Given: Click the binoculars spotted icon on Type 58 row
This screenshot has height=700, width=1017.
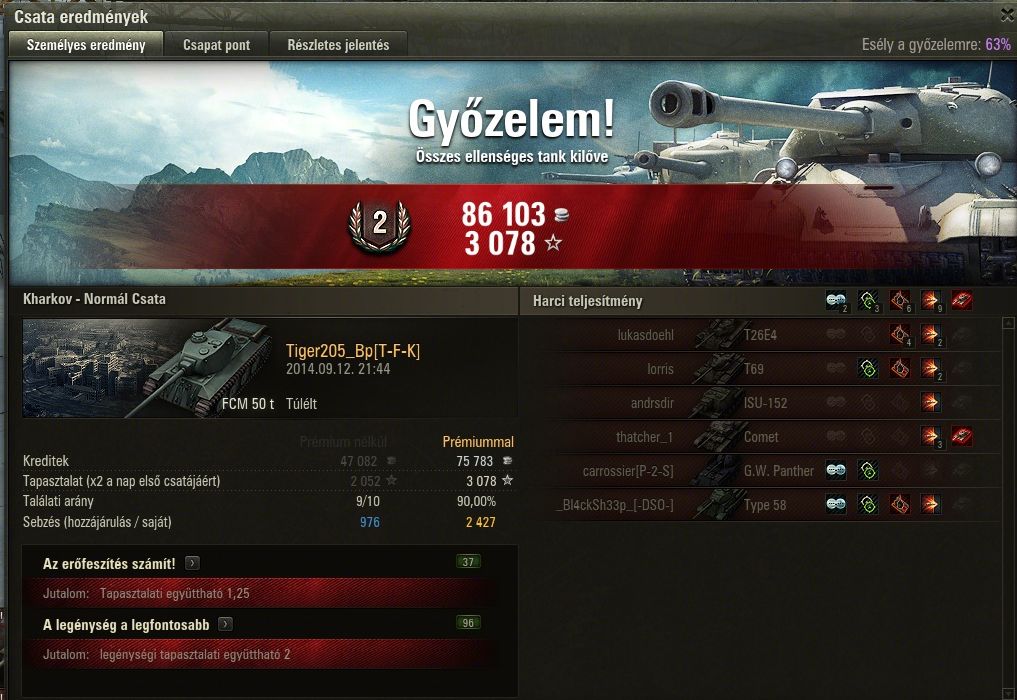Looking at the screenshot, I should click(x=835, y=505).
